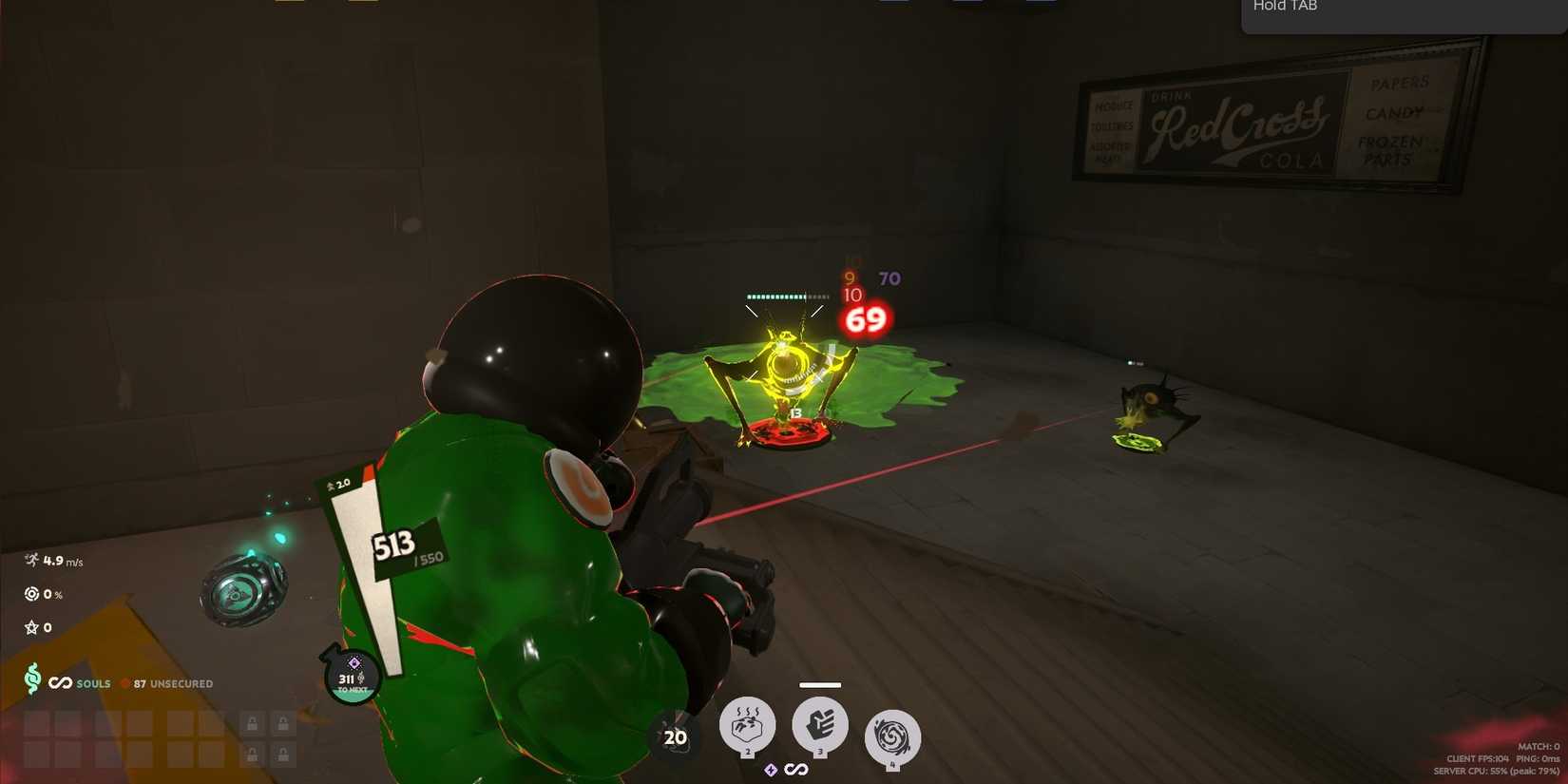Click the 87 UNSECURED label
1568x784 pixels.
(x=173, y=683)
